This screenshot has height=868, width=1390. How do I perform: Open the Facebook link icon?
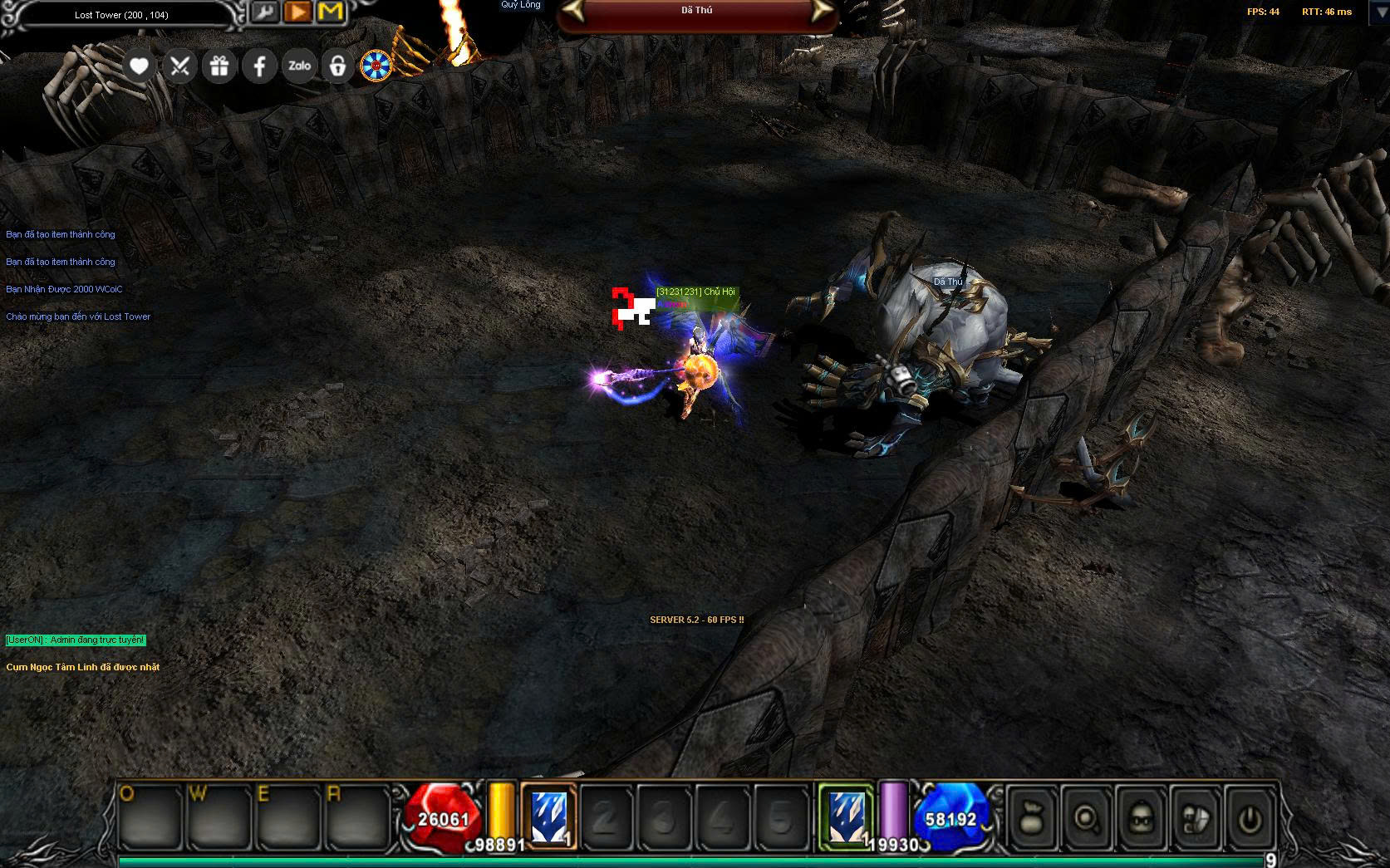tap(259, 66)
